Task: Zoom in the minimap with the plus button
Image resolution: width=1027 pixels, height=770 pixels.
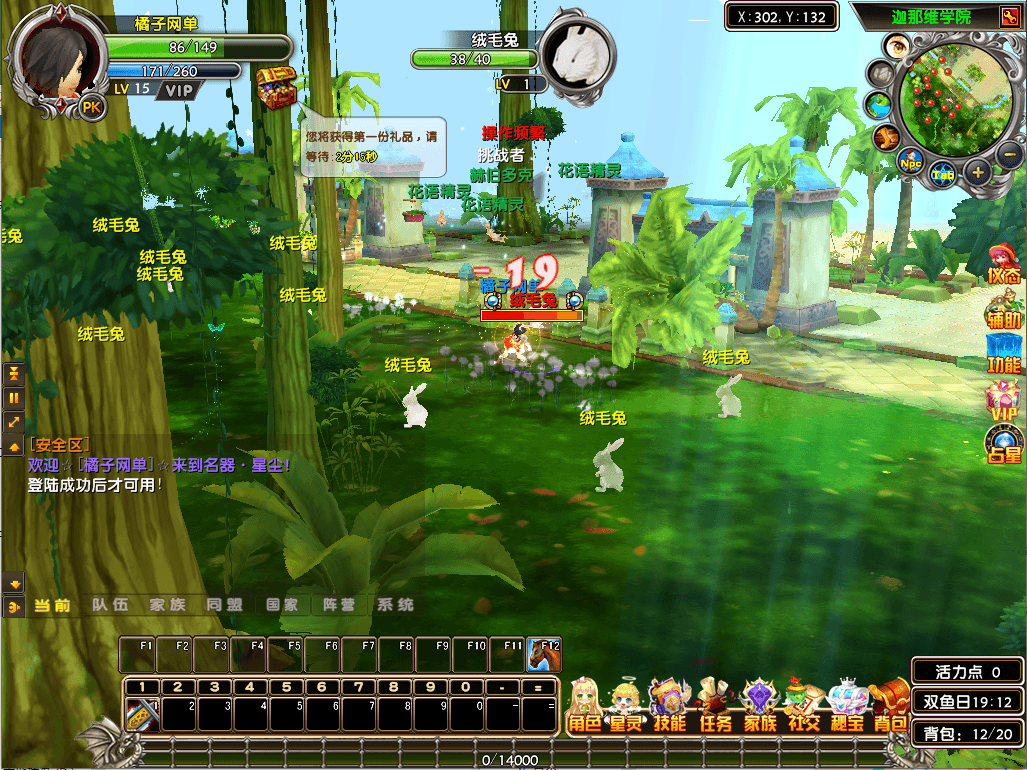Action: [x=977, y=172]
